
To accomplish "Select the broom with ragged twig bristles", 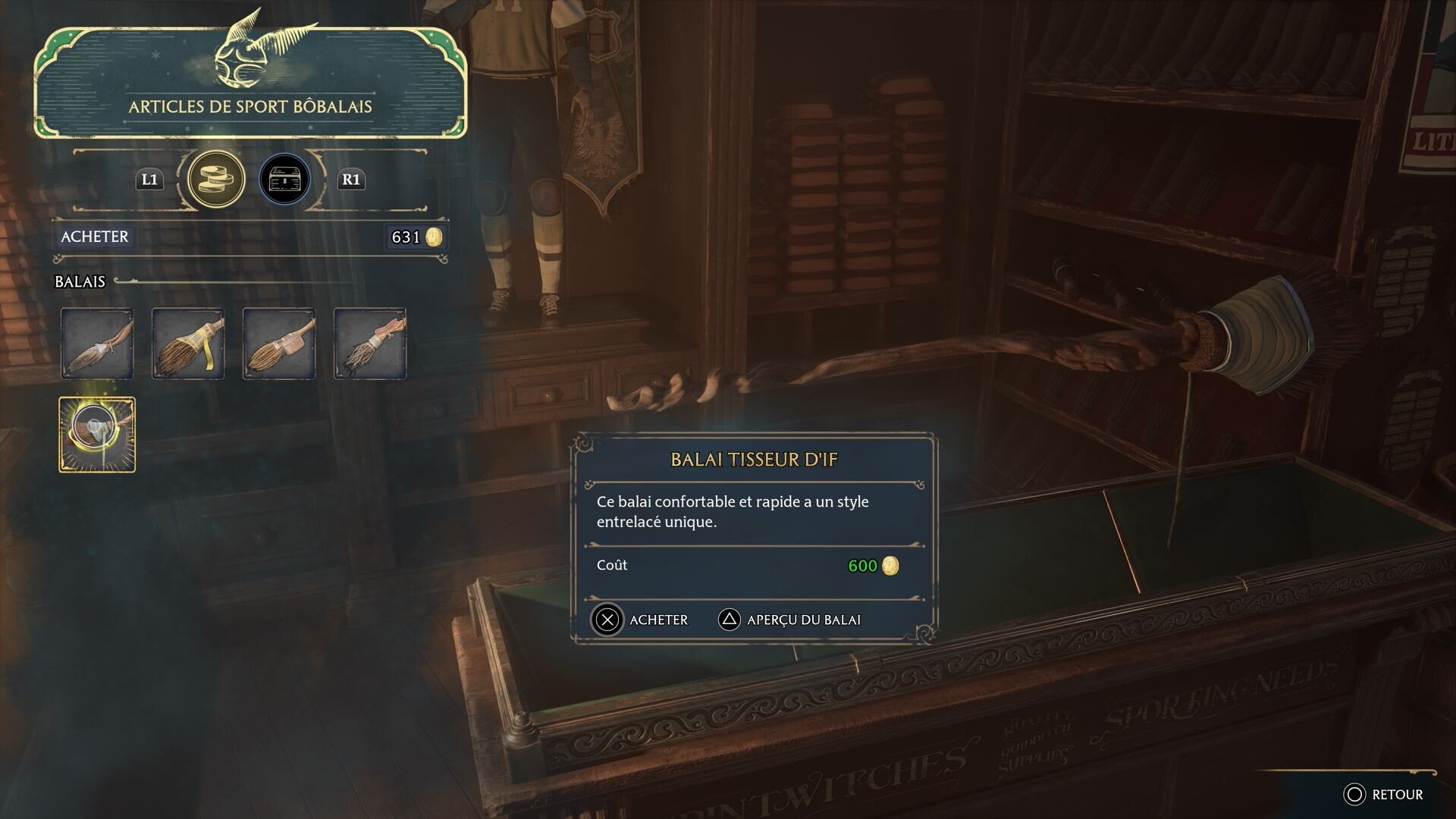I will (370, 344).
